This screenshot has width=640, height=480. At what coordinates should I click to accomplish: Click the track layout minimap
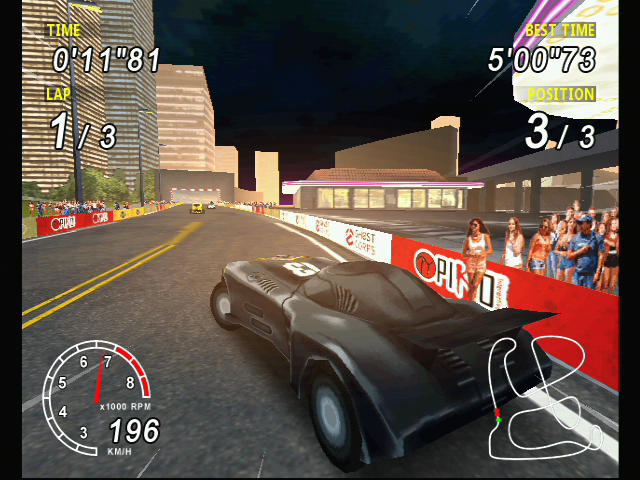[x=541, y=393]
